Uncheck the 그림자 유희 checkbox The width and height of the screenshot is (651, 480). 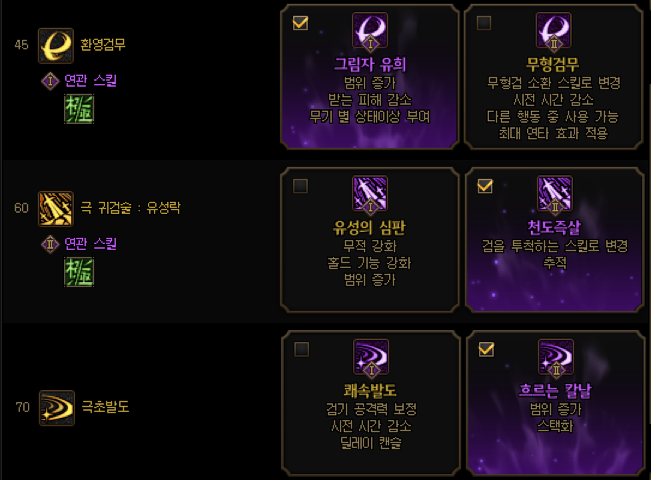[x=300, y=22]
